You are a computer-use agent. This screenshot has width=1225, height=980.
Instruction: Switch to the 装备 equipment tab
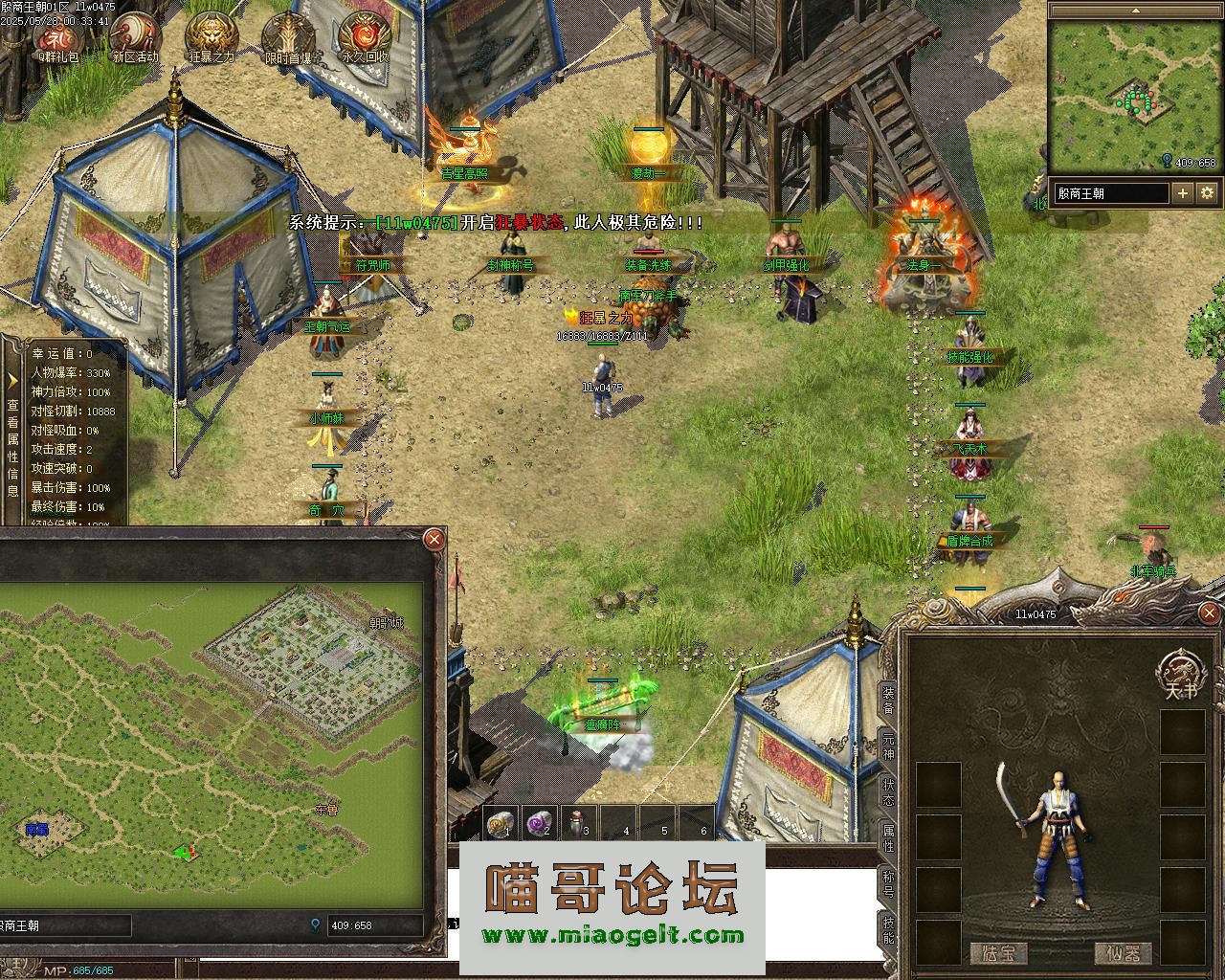888,701
